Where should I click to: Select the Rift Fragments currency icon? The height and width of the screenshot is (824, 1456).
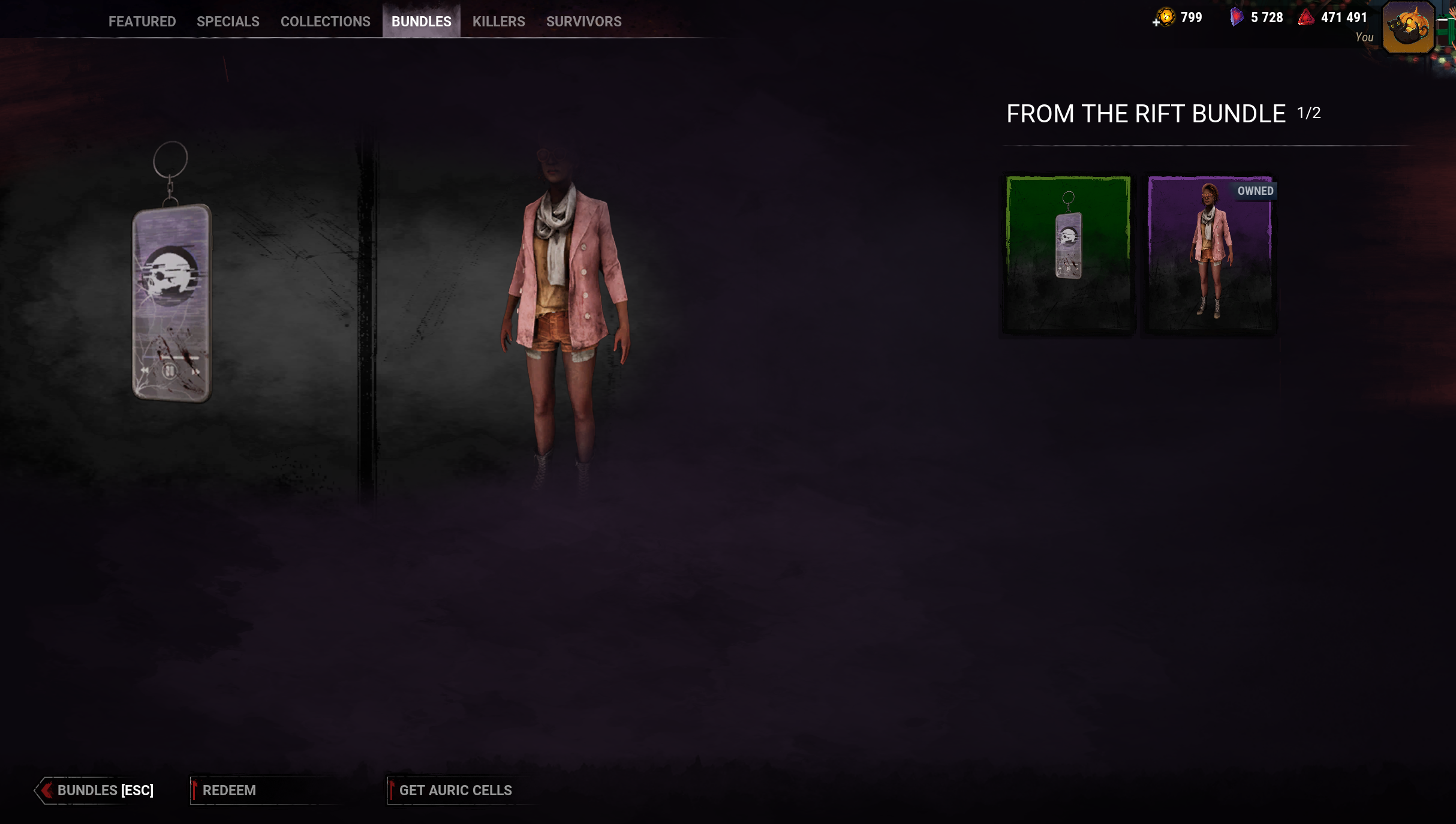1236,17
